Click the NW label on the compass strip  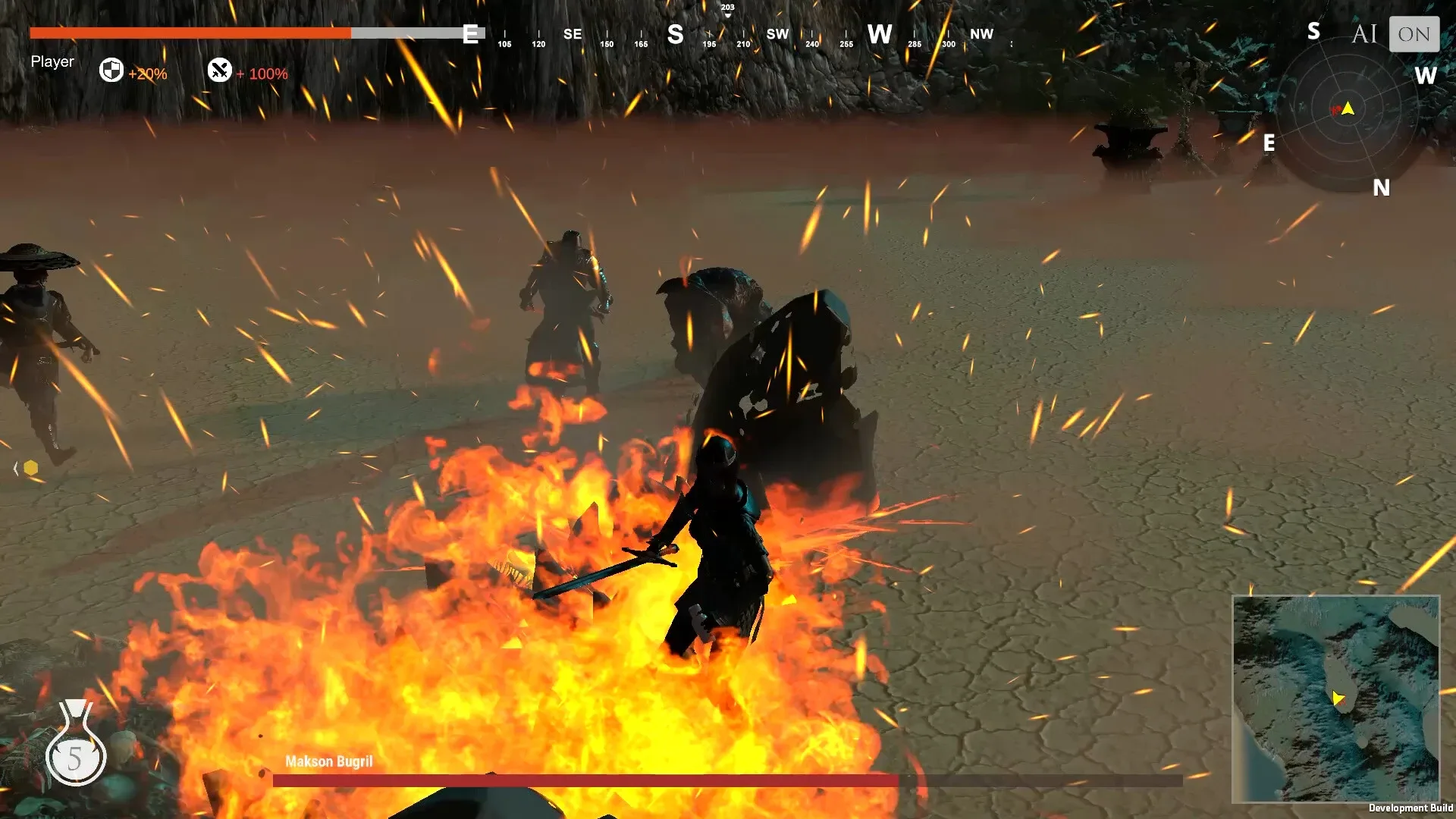click(x=983, y=34)
